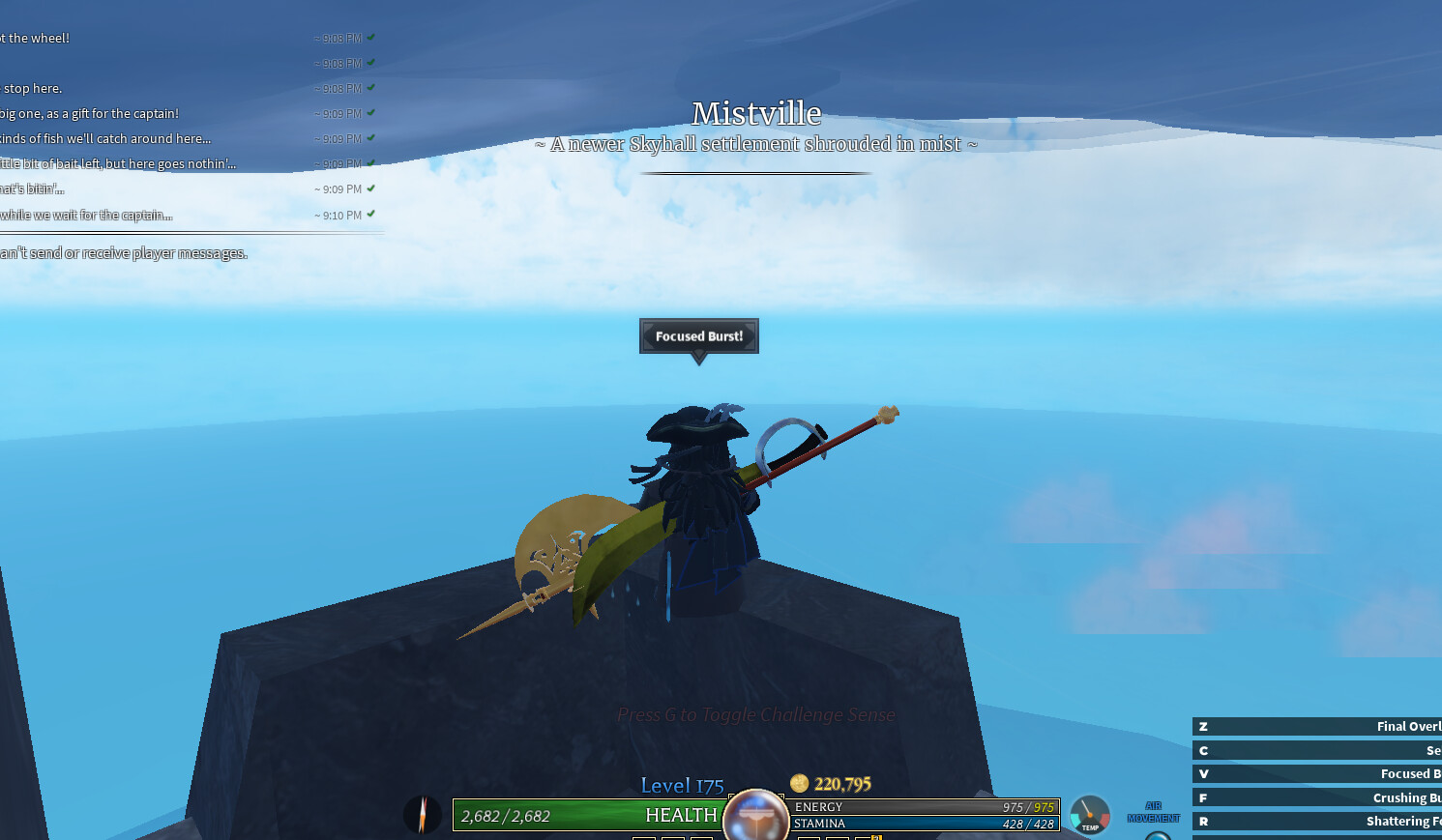Use the Shattering skill bound to R
Screen dimensions: 1442x840
pyautogui.click(x=1317, y=822)
